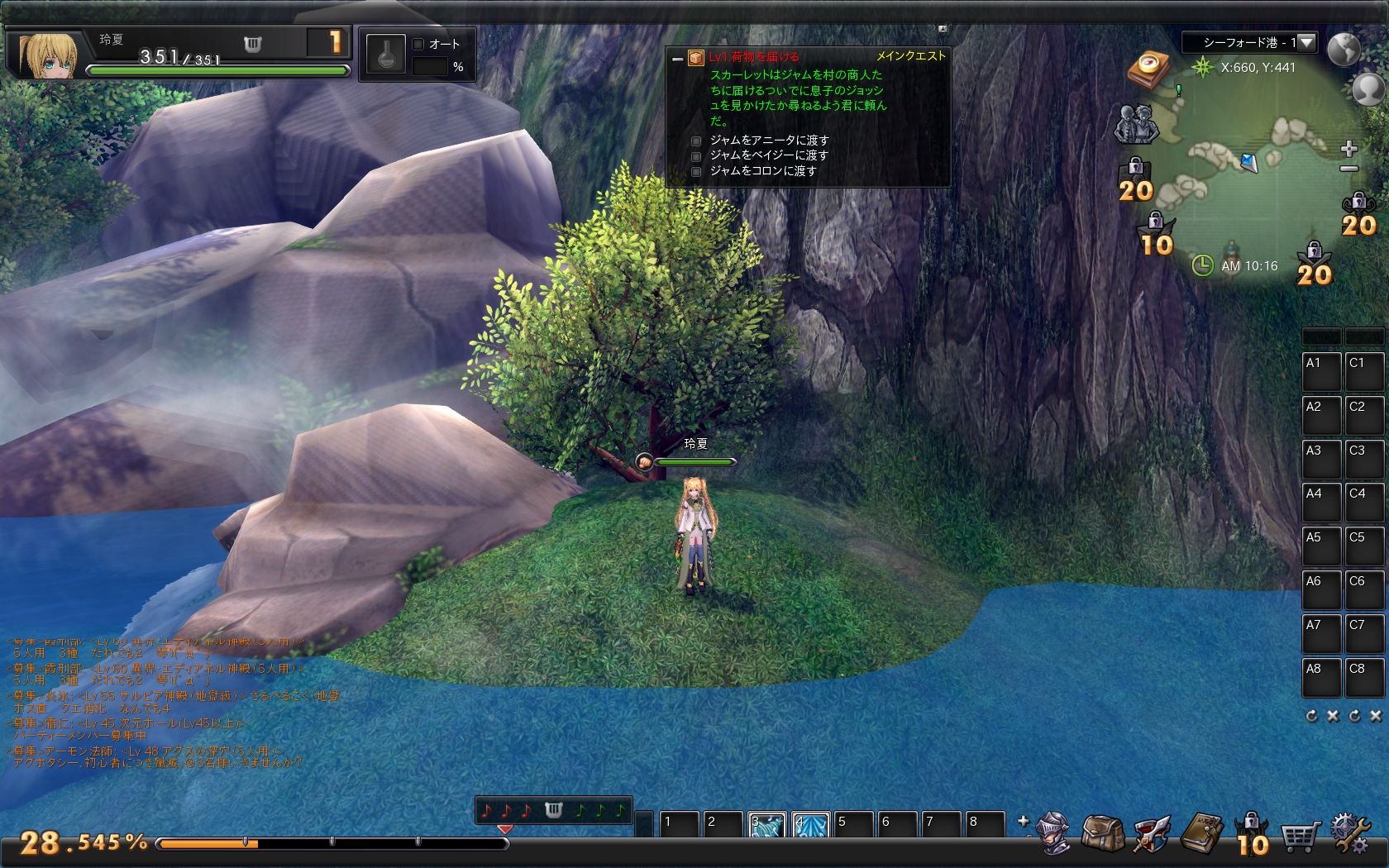Open the シーフォード港 channel dropdown
Viewport: 1389px width, 868px height.
click(1307, 42)
